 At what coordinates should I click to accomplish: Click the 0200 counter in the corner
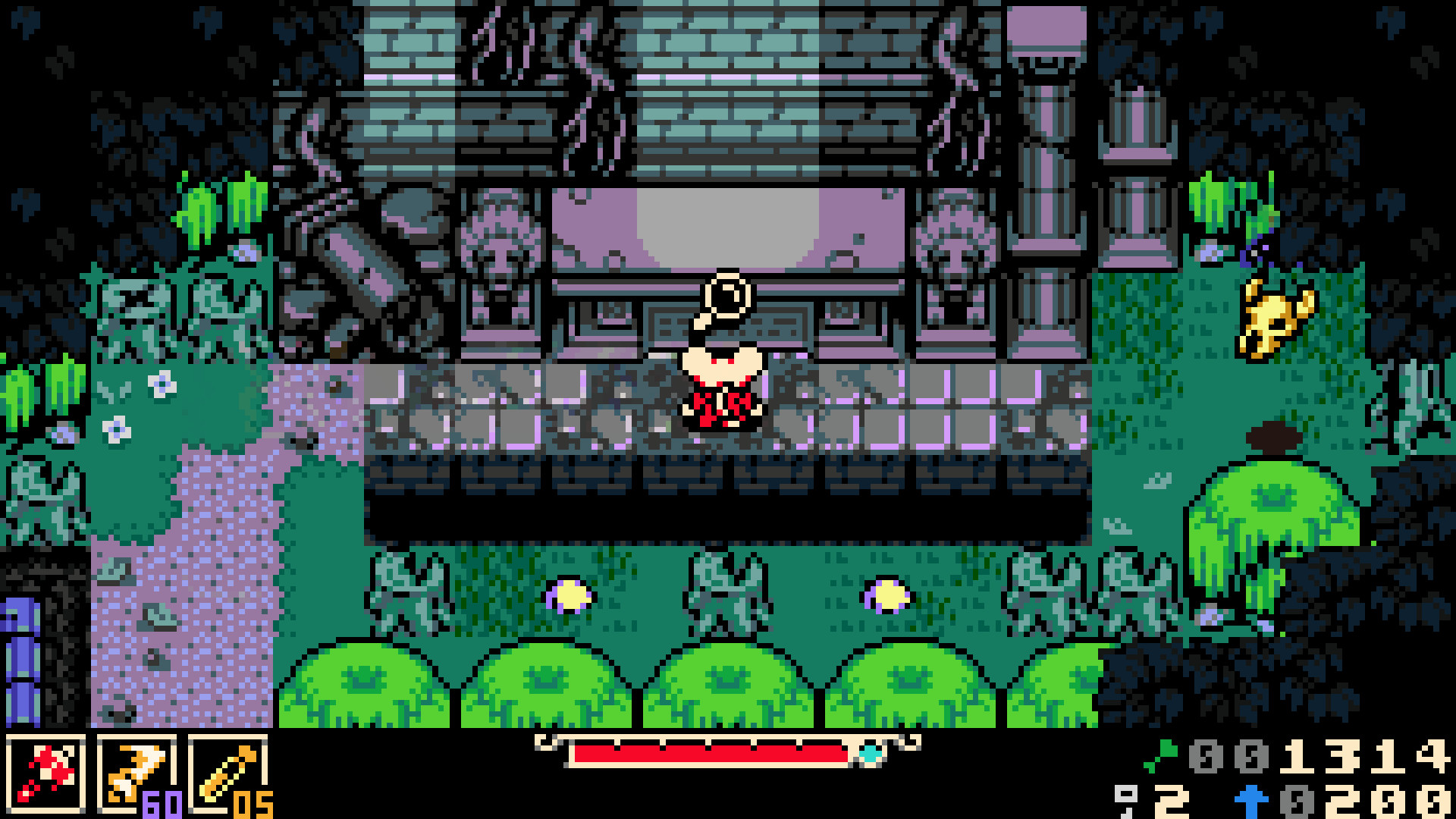coord(1365,802)
